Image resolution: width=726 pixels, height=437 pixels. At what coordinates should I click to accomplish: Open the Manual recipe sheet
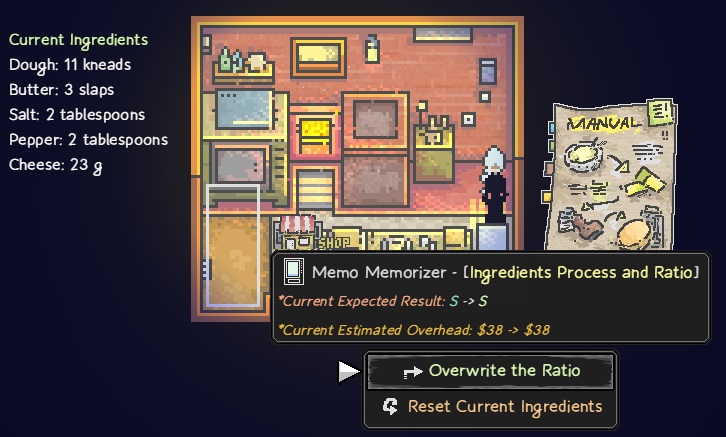(x=612, y=176)
